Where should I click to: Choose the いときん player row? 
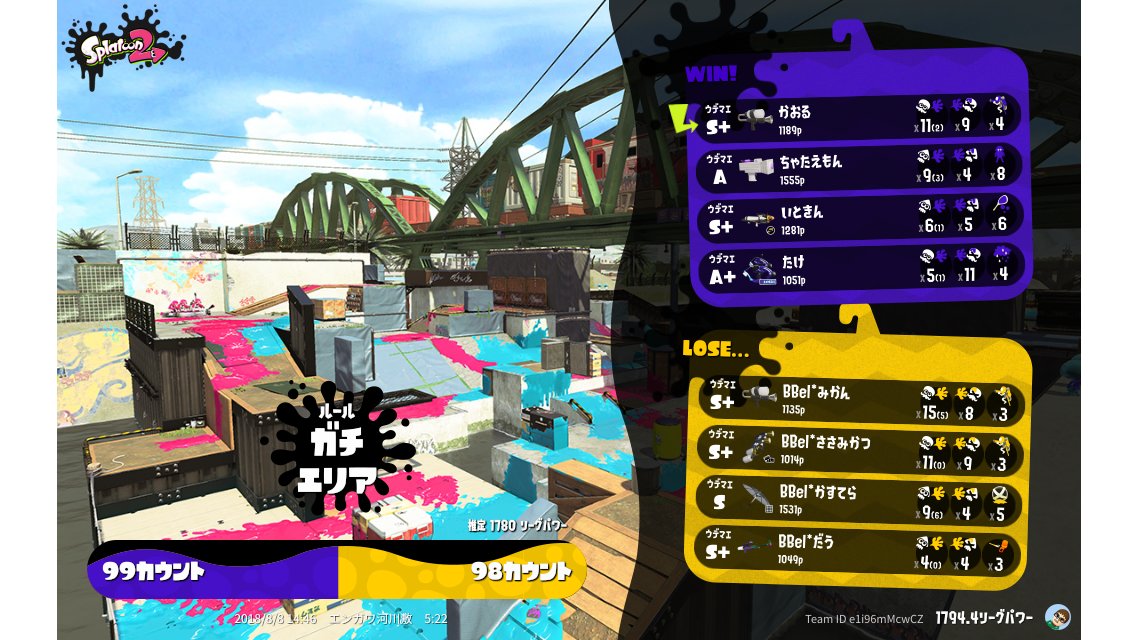click(860, 218)
